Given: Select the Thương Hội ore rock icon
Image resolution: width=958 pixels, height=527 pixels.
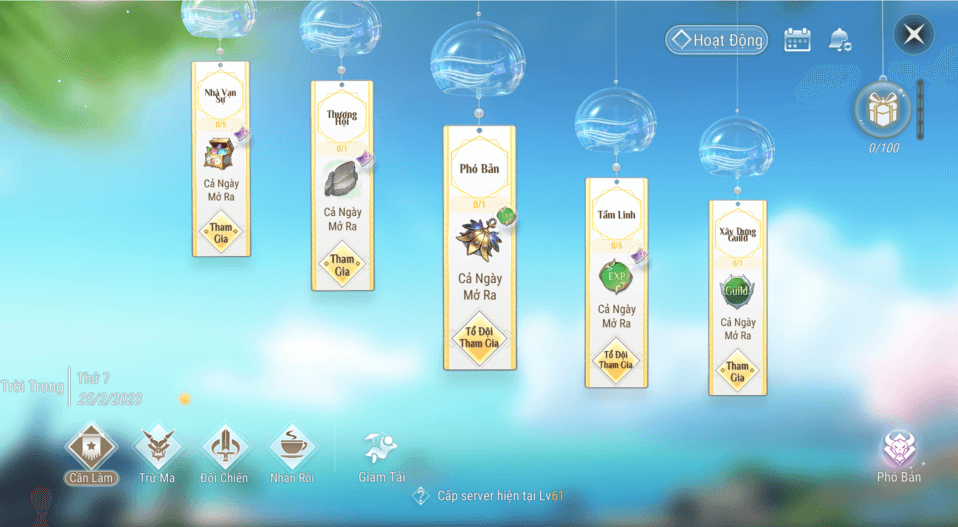Looking at the screenshot, I should click(x=342, y=179).
